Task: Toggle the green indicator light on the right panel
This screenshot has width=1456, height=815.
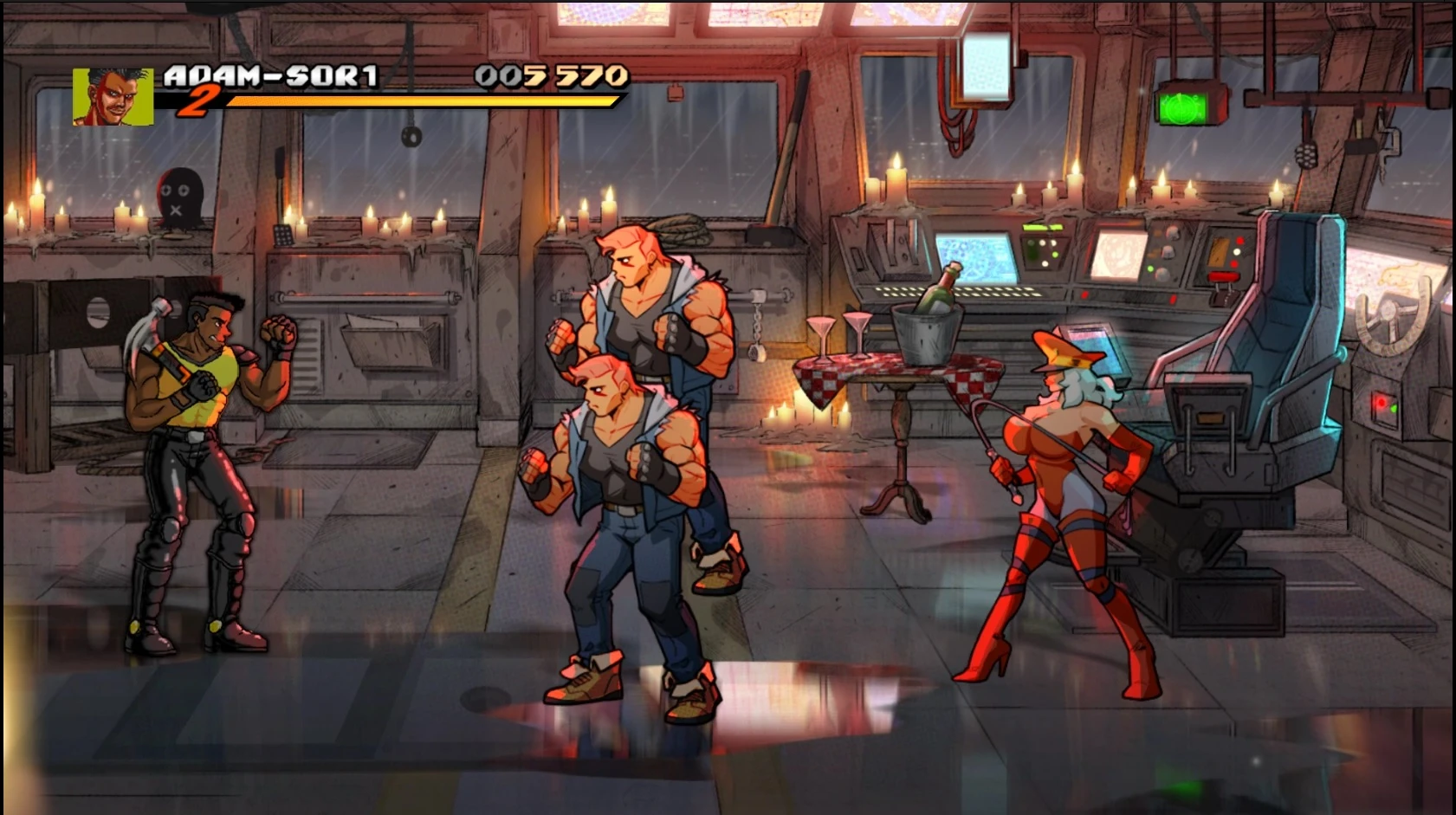Action: (x=1394, y=408)
